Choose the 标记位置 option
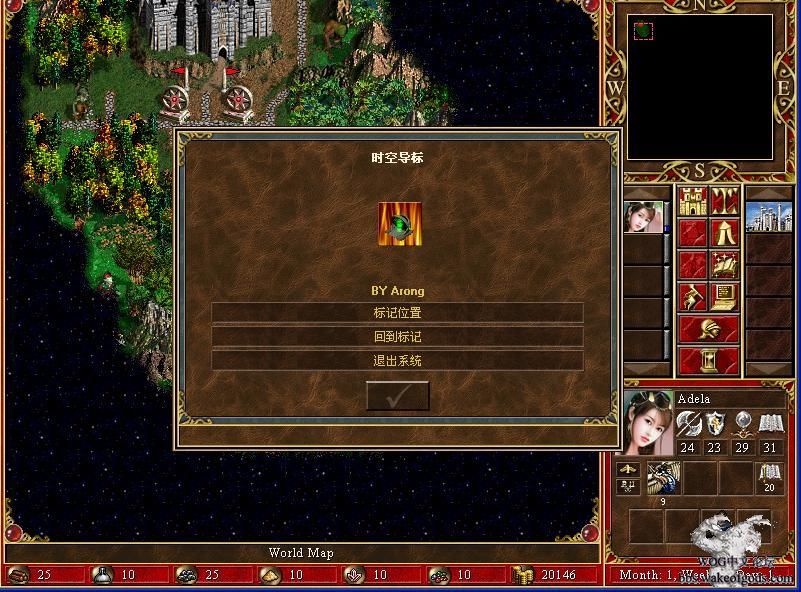 point(397,313)
